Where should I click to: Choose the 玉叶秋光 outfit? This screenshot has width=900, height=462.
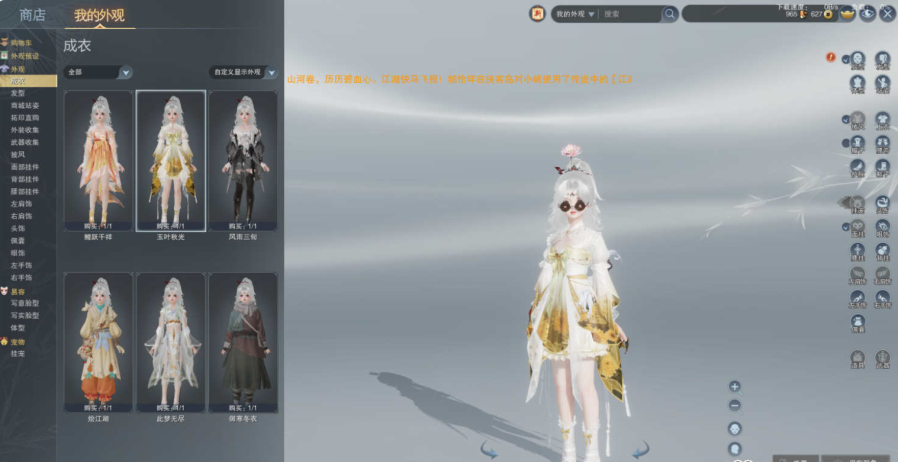171,160
